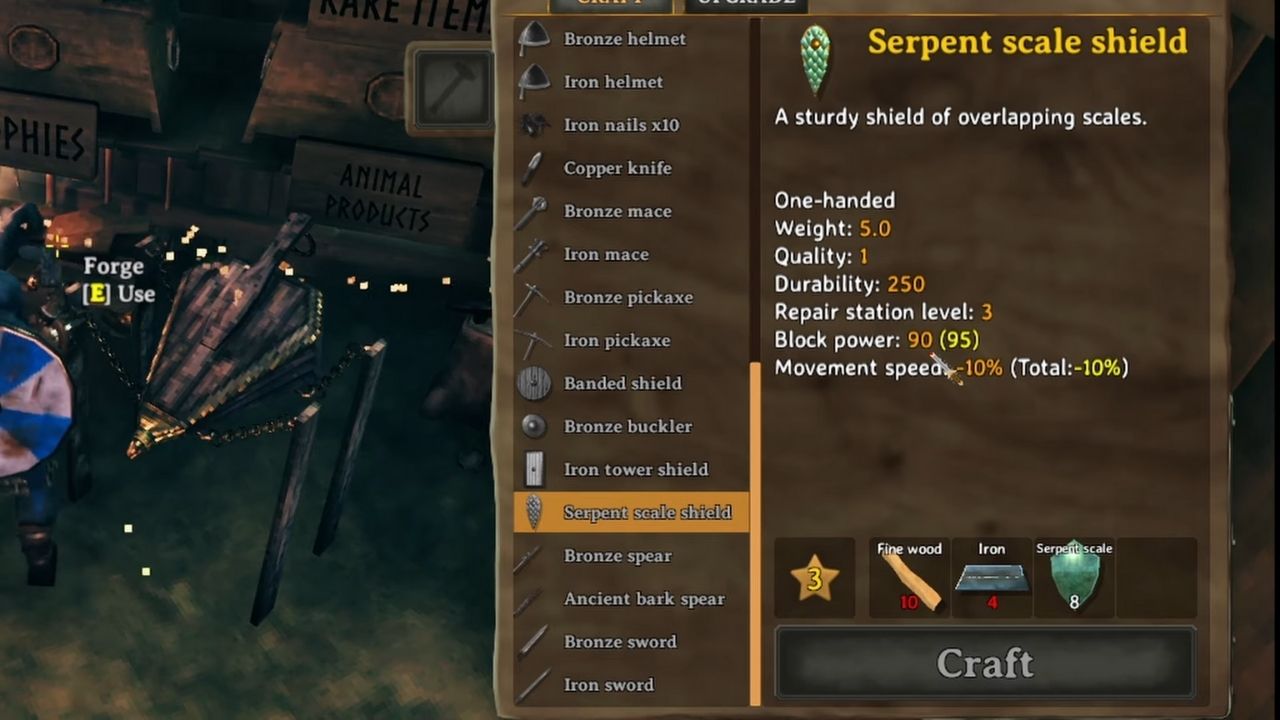Open the Craft tab
Viewport: 1280px width, 720px height.
611,4
